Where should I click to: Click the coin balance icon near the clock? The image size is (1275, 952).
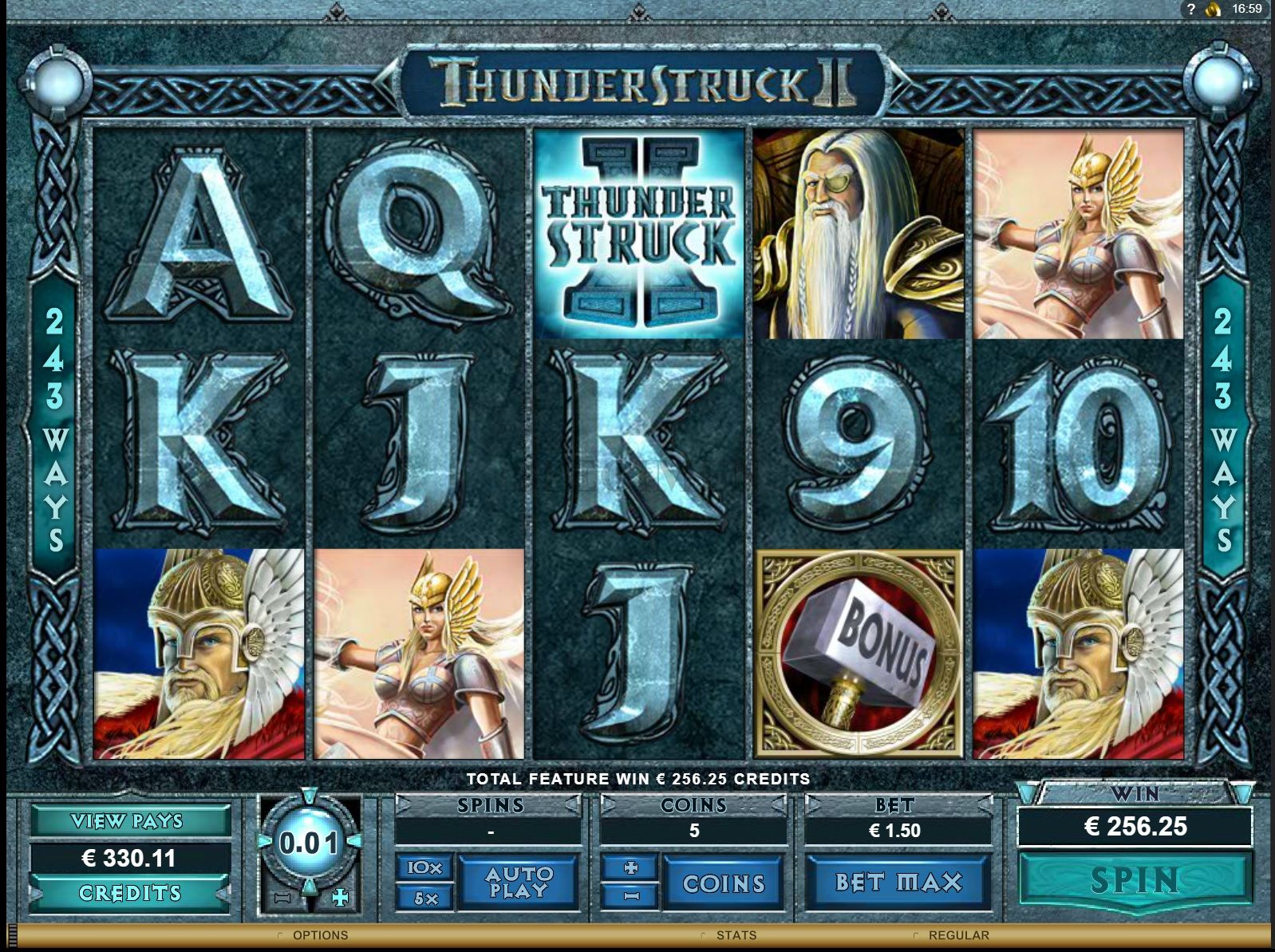click(x=1213, y=10)
